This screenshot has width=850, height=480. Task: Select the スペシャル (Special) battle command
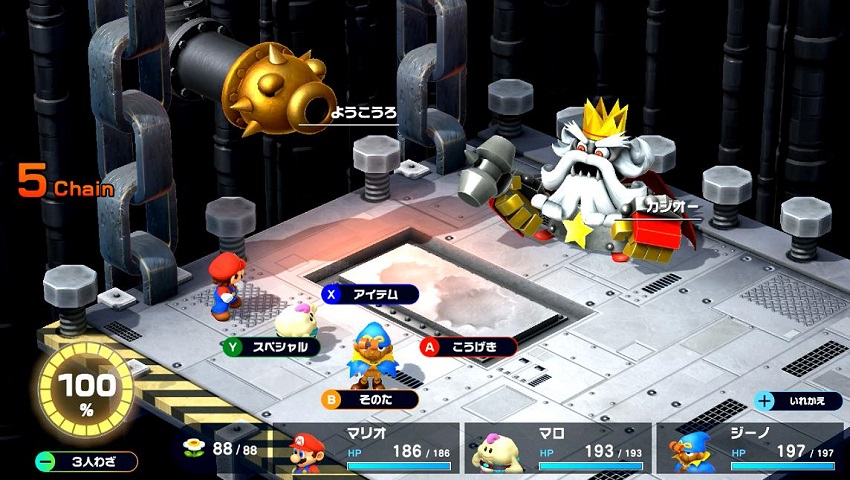click(x=271, y=347)
